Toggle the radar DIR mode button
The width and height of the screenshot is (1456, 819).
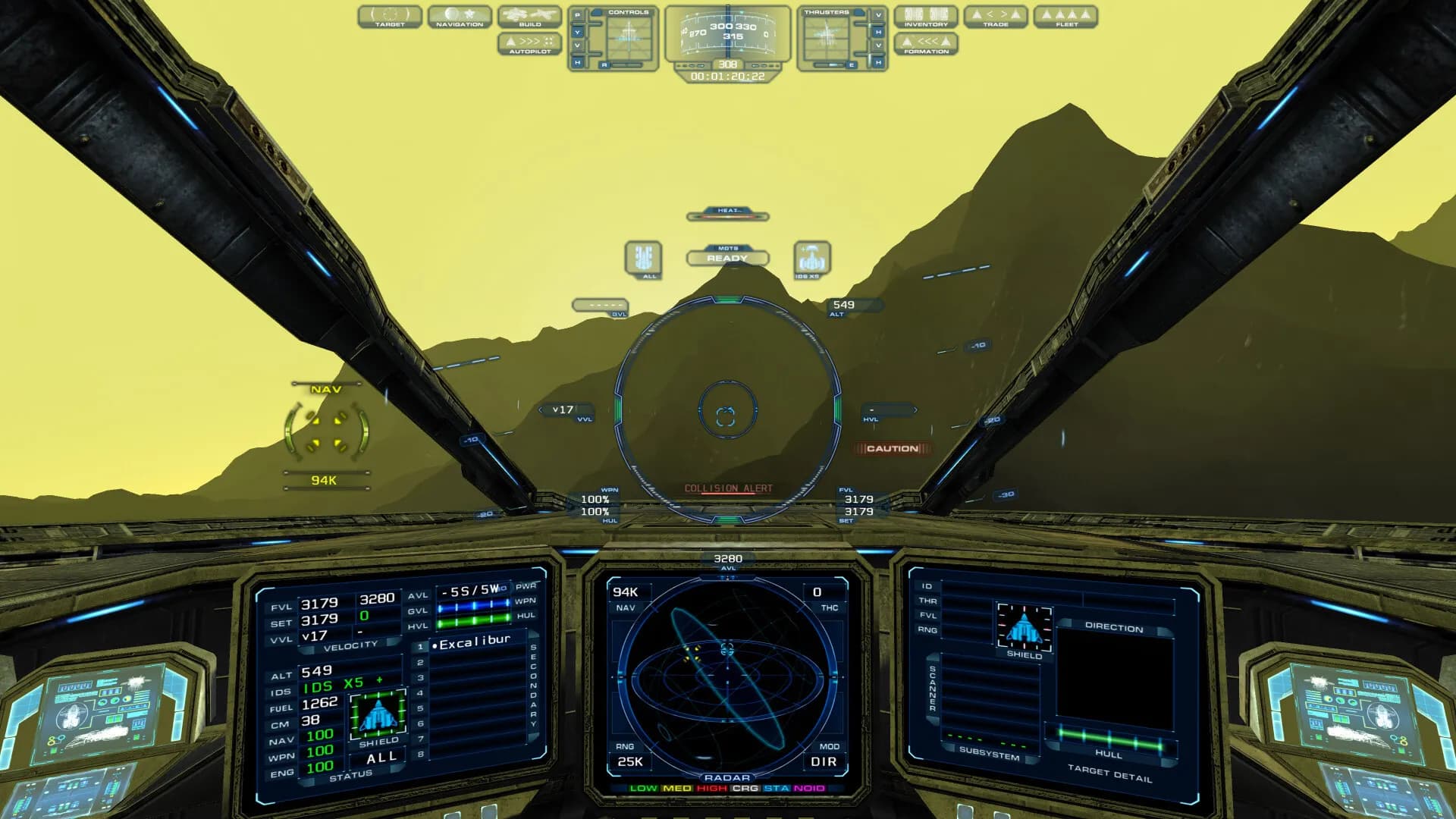tap(824, 761)
